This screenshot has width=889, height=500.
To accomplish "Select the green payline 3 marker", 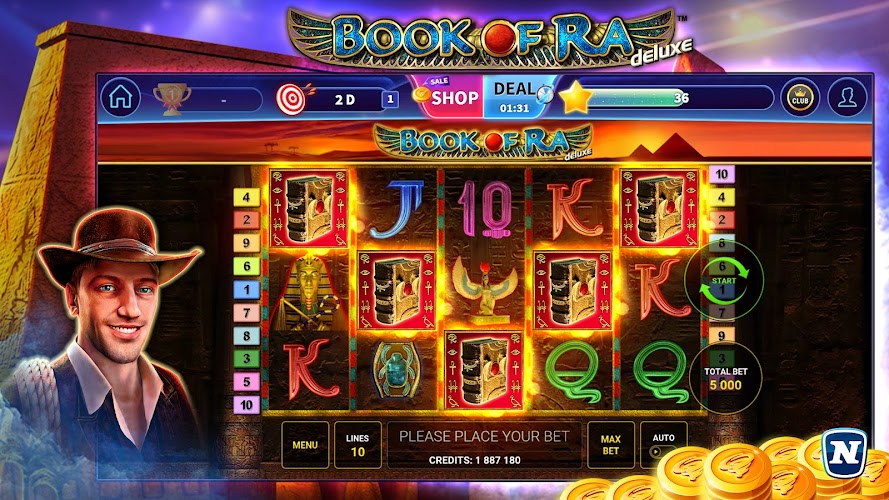I will [245, 358].
